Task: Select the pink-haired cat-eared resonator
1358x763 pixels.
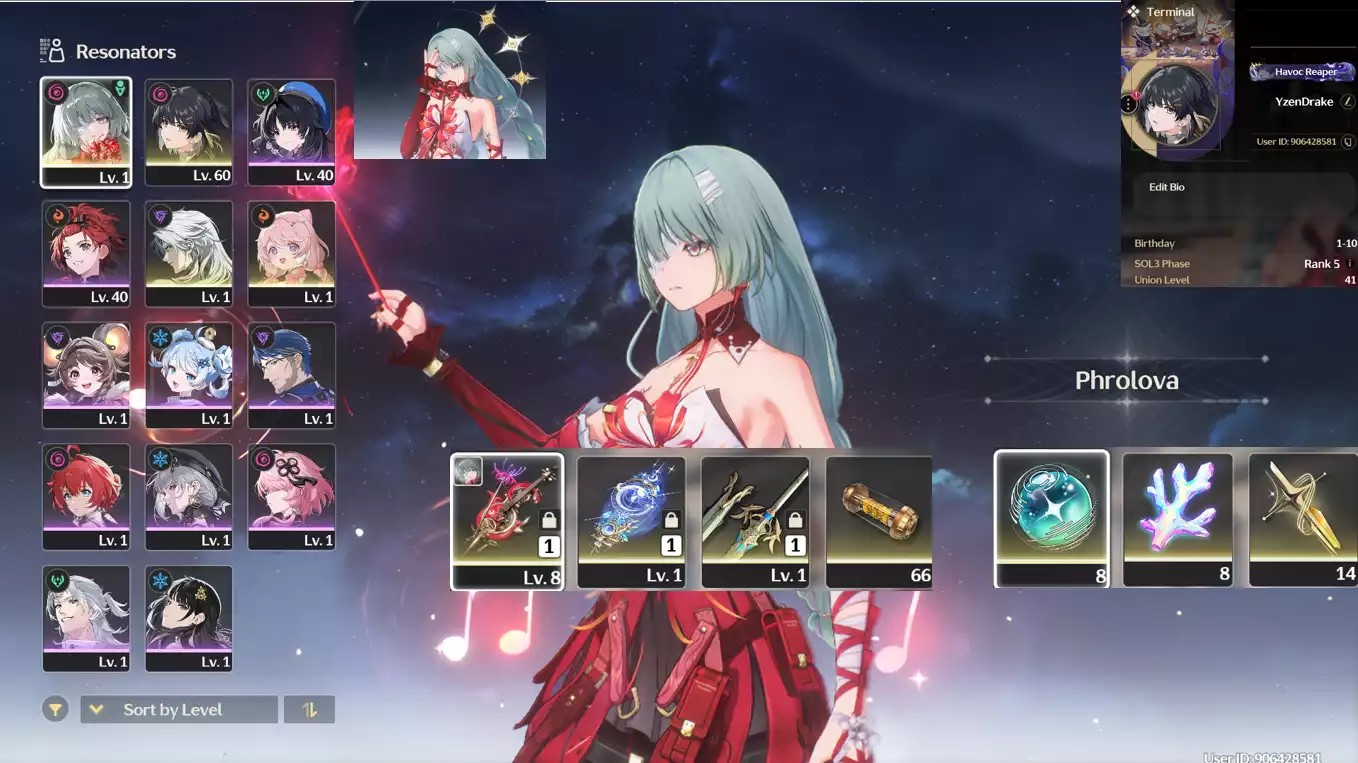Action: 291,253
